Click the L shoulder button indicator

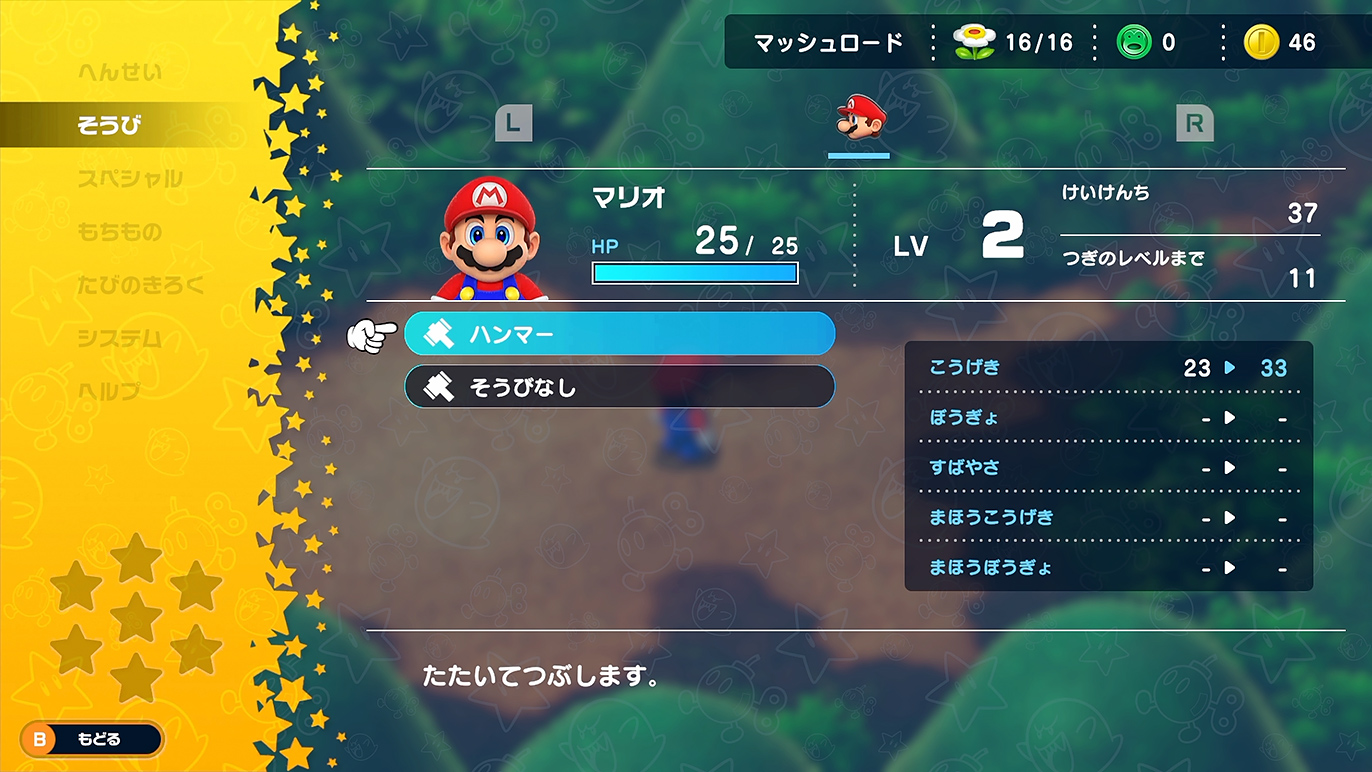click(514, 124)
